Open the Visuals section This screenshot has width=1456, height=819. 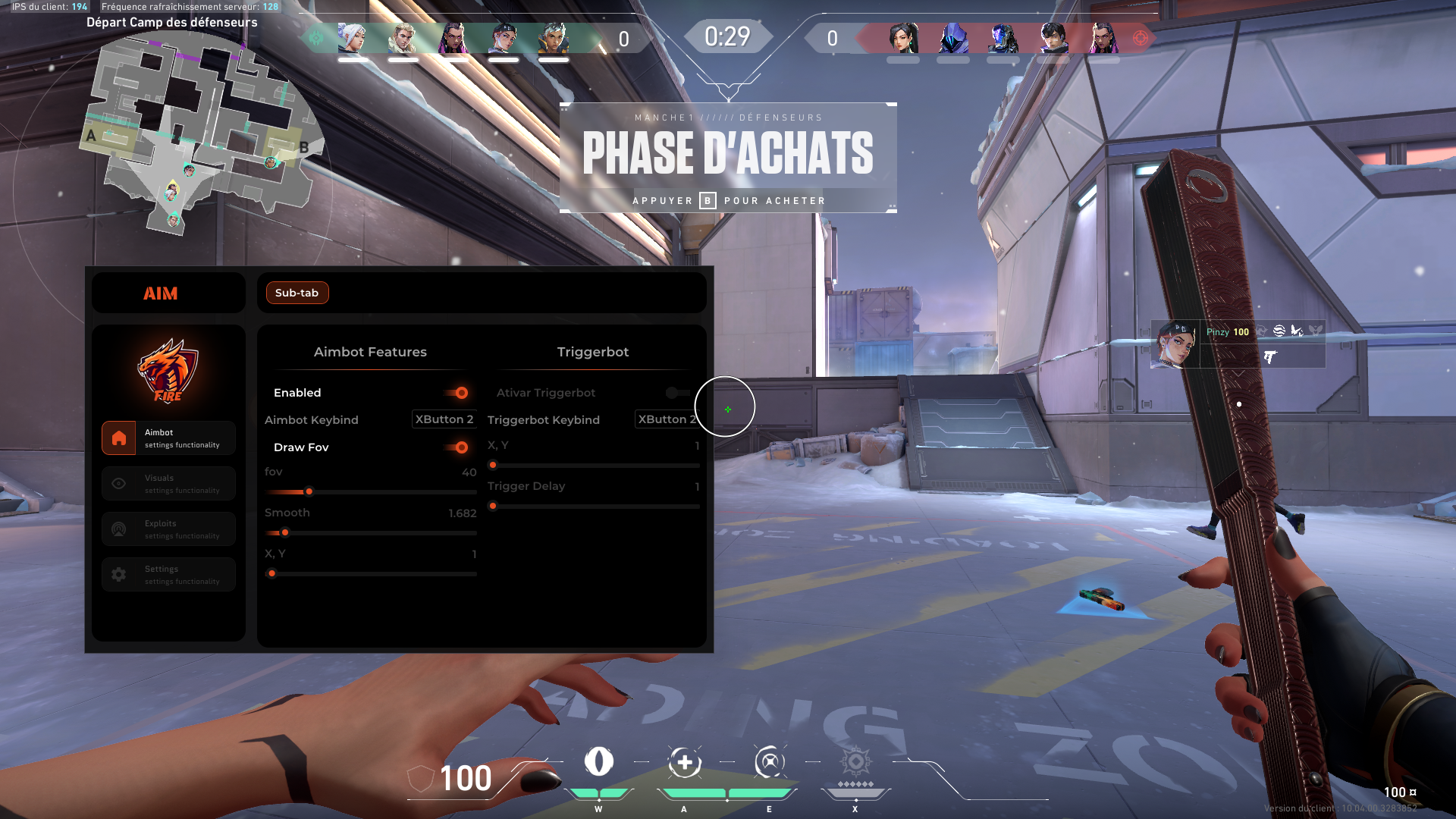click(x=168, y=484)
